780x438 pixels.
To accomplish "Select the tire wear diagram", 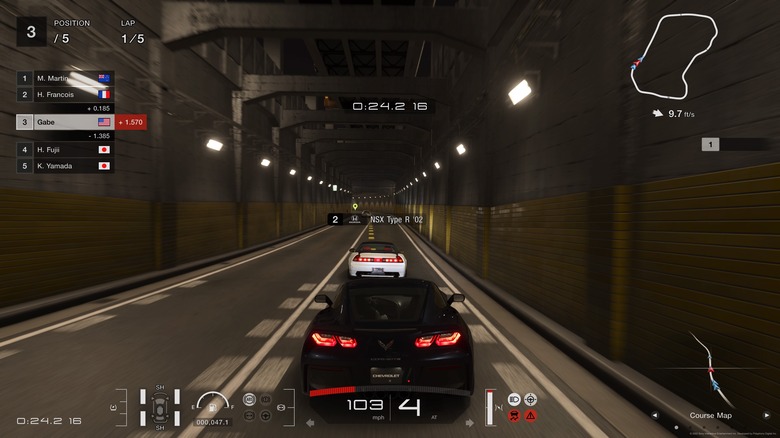I will (159, 407).
